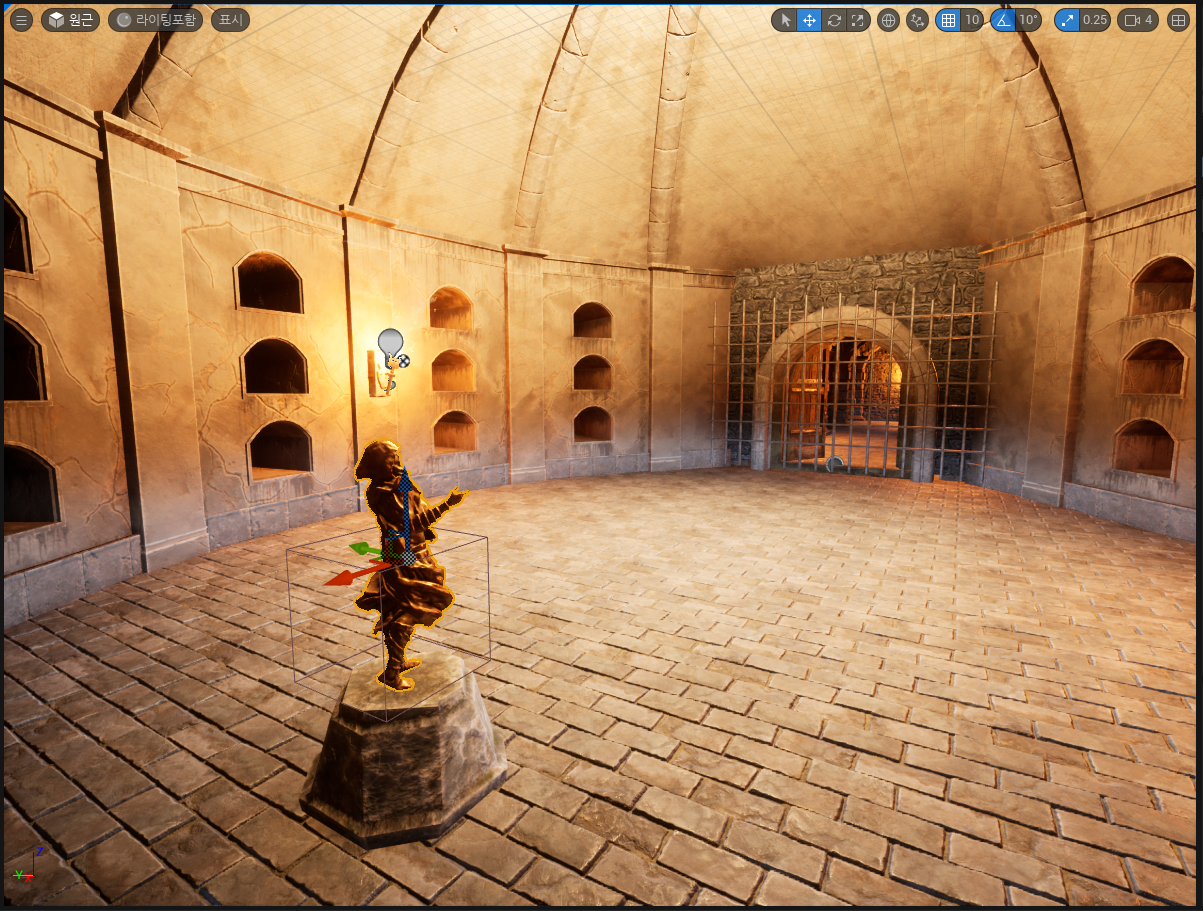This screenshot has width=1203, height=911.
Task: Switch to the rotate tool
Action: pyautogui.click(x=834, y=20)
